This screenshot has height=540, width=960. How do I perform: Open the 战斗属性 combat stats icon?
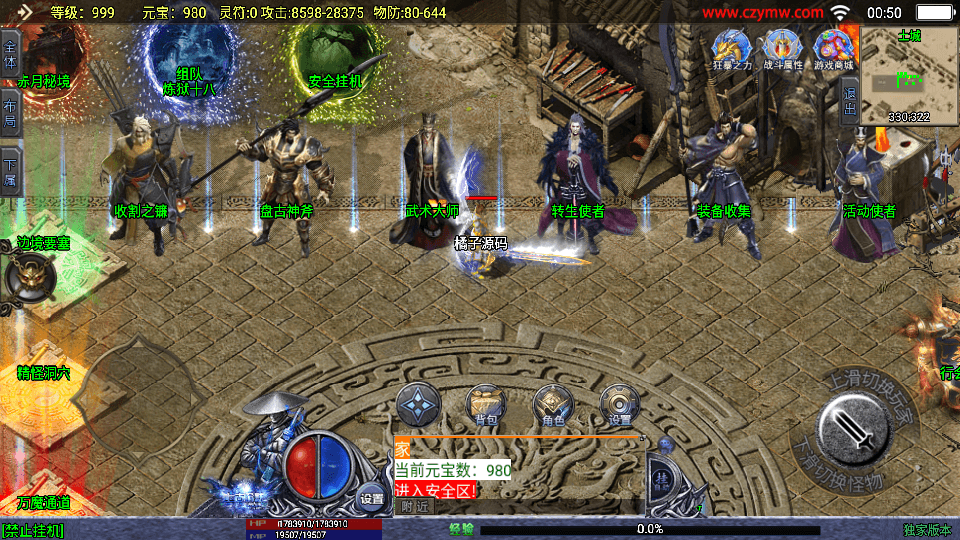(782, 48)
